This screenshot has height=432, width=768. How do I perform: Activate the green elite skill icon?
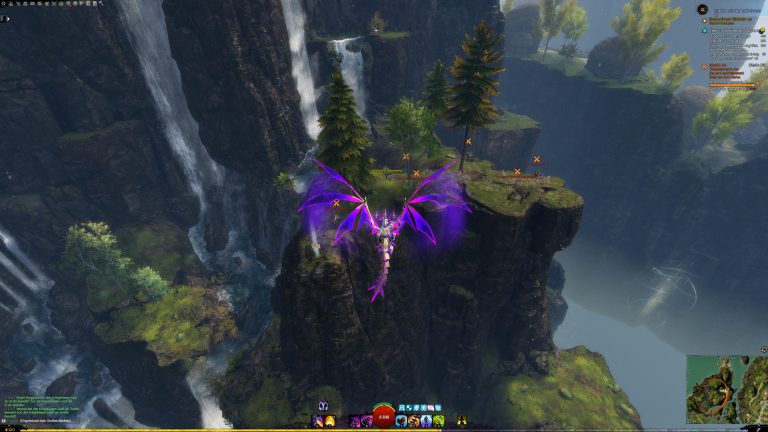438,421
